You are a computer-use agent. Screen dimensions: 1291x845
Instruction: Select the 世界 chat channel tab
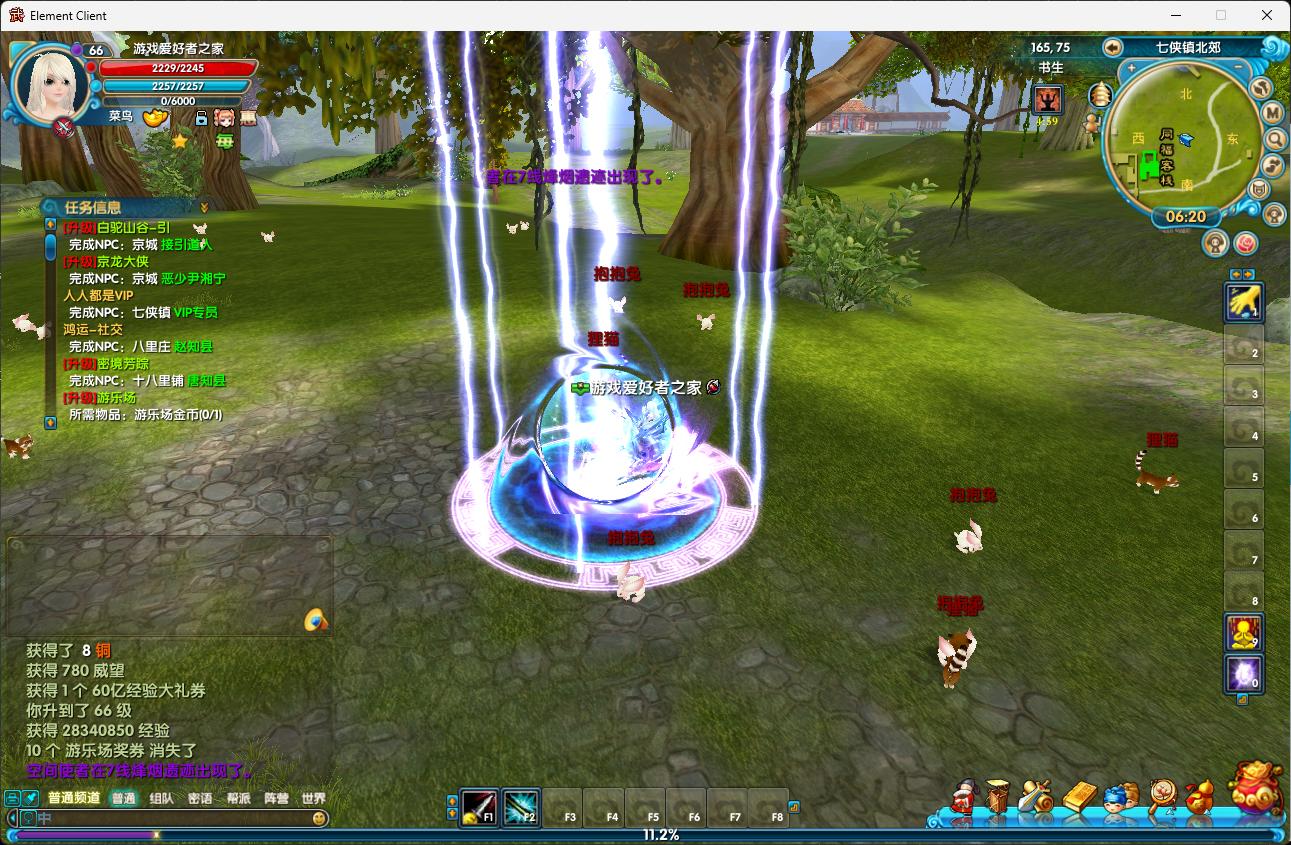tap(313, 798)
